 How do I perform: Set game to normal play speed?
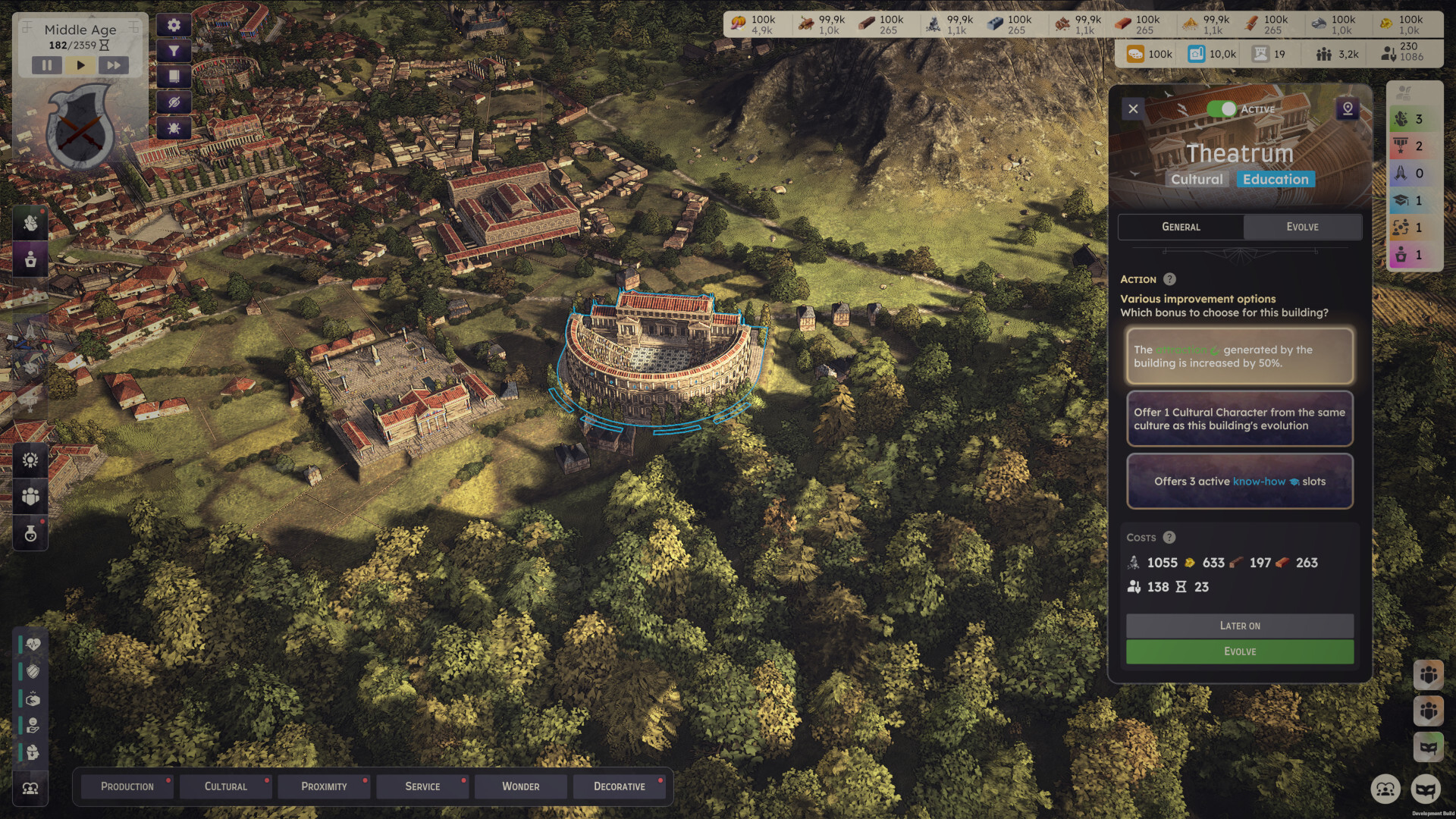pos(80,65)
